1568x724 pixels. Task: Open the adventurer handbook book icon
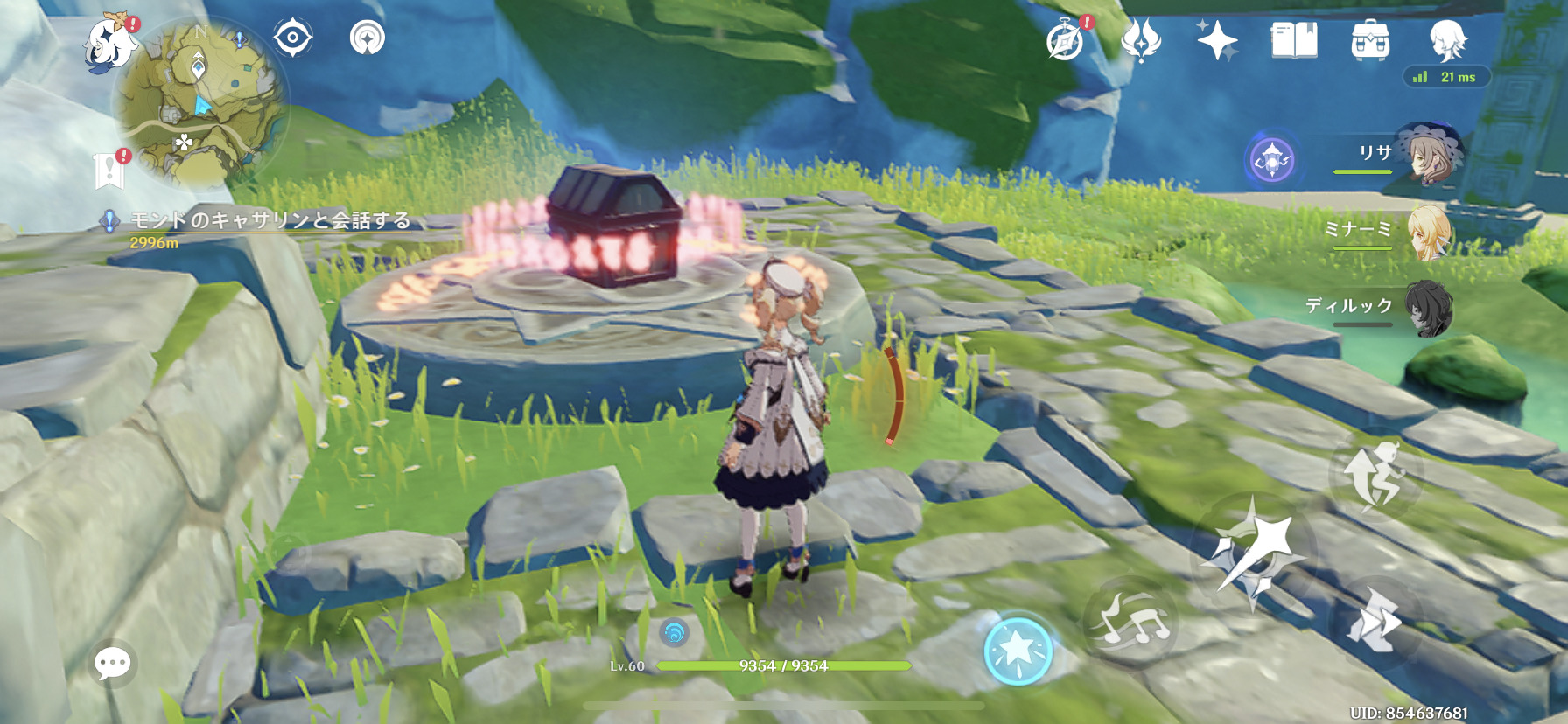click(x=1294, y=40)
